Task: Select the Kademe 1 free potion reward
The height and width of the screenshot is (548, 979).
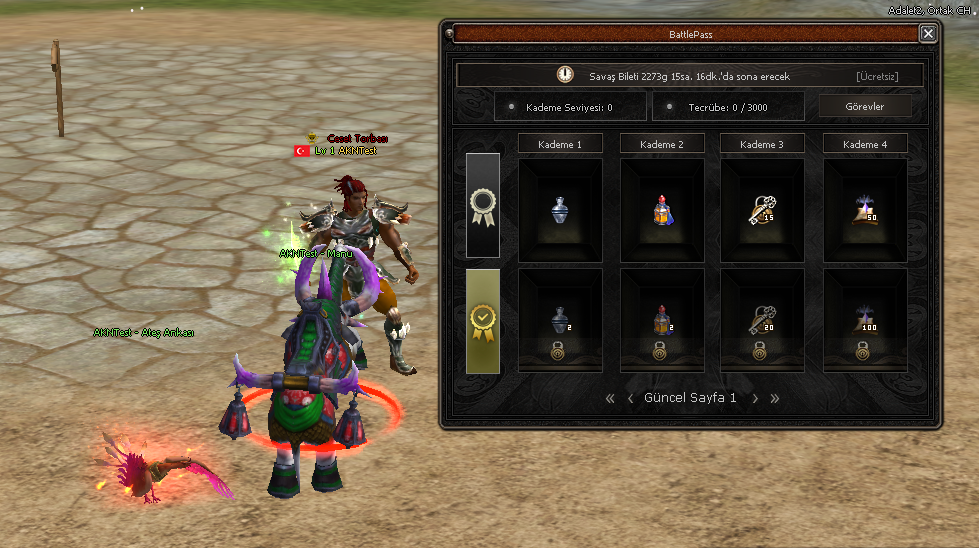Action: (560, 209)
